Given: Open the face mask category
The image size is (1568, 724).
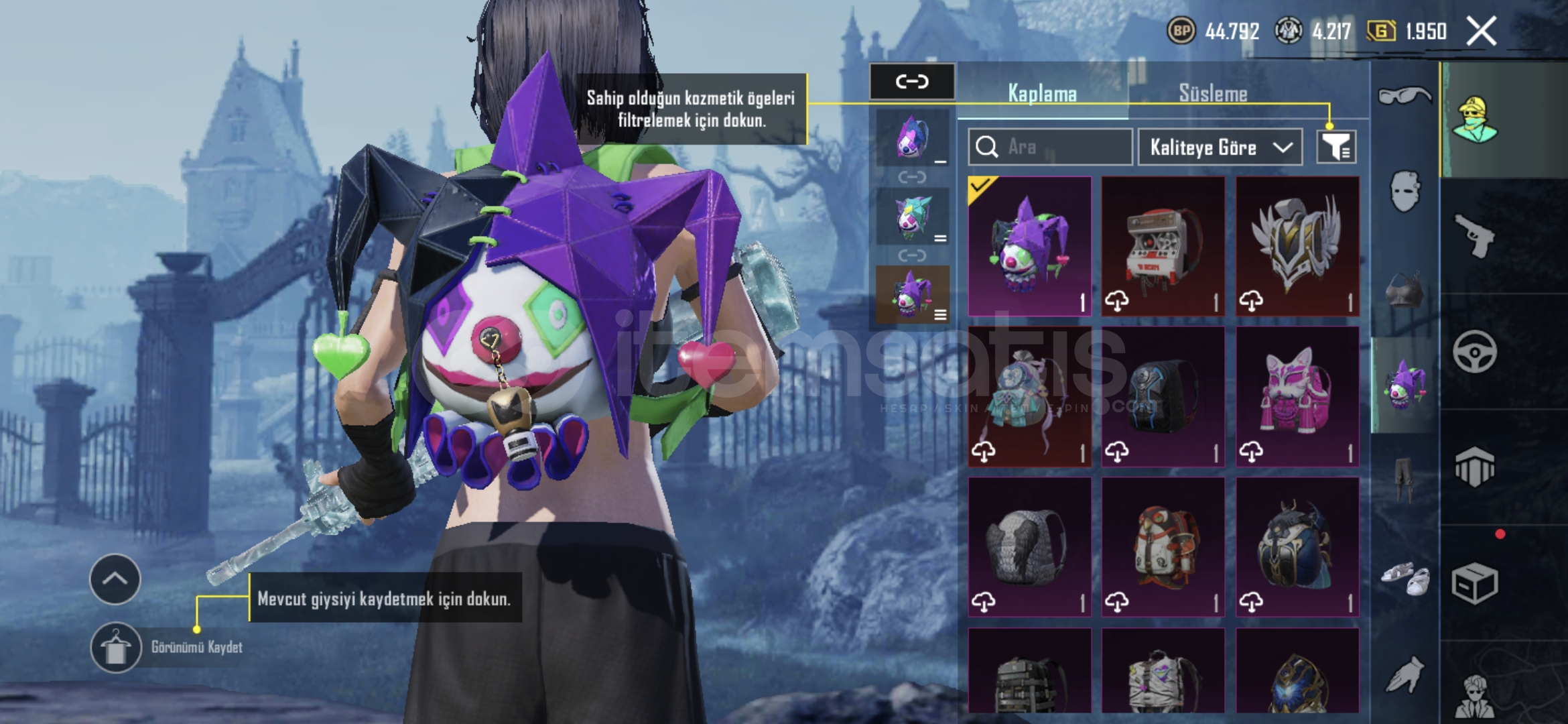Looking at the screenshot, I should click(1404, 190).
